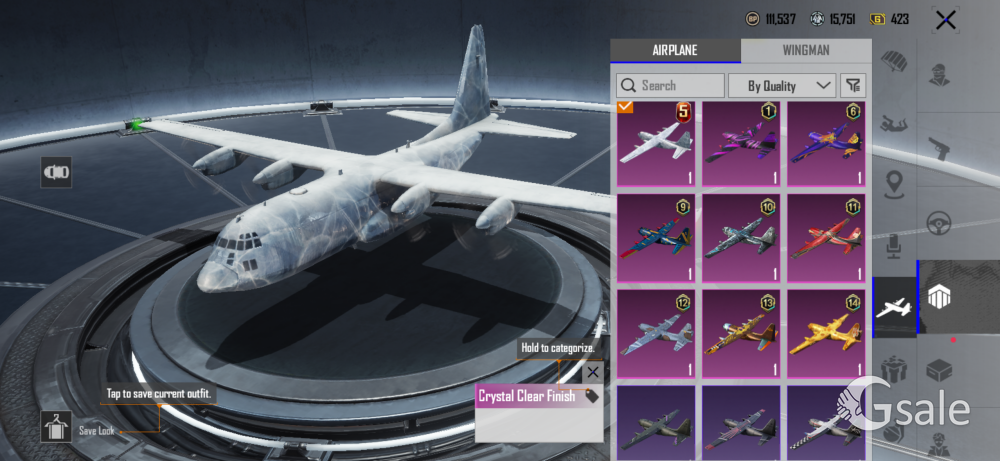Switch to the Wingman tab
The height and width of the screenshot is (461, 1000).
[805, 51]
